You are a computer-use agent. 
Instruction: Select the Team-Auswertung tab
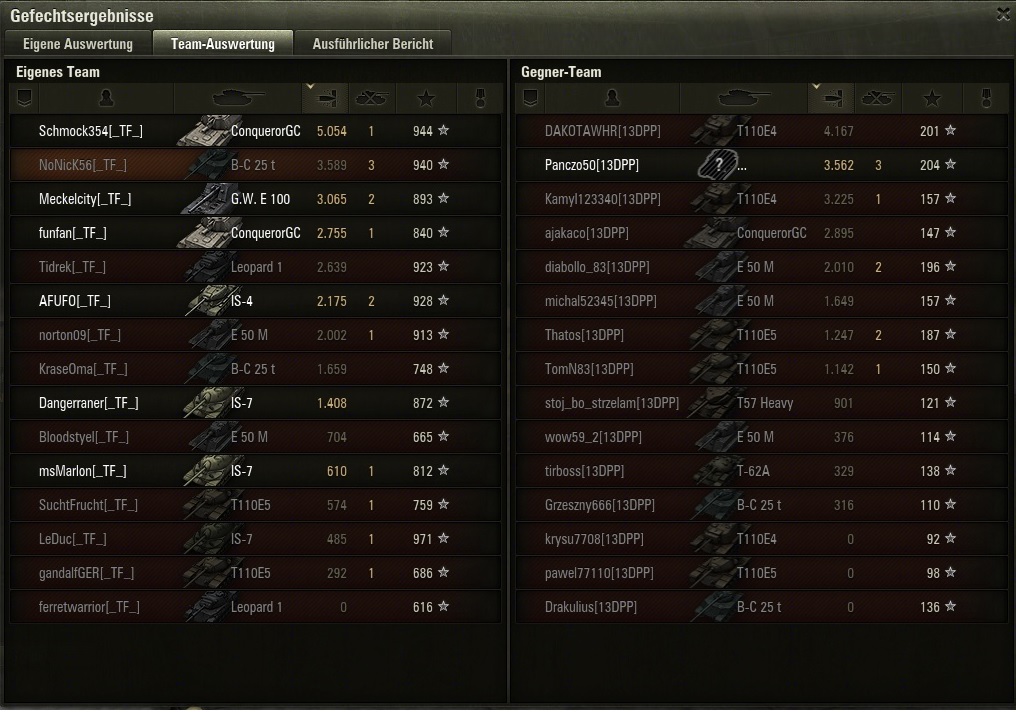[222, 44]
